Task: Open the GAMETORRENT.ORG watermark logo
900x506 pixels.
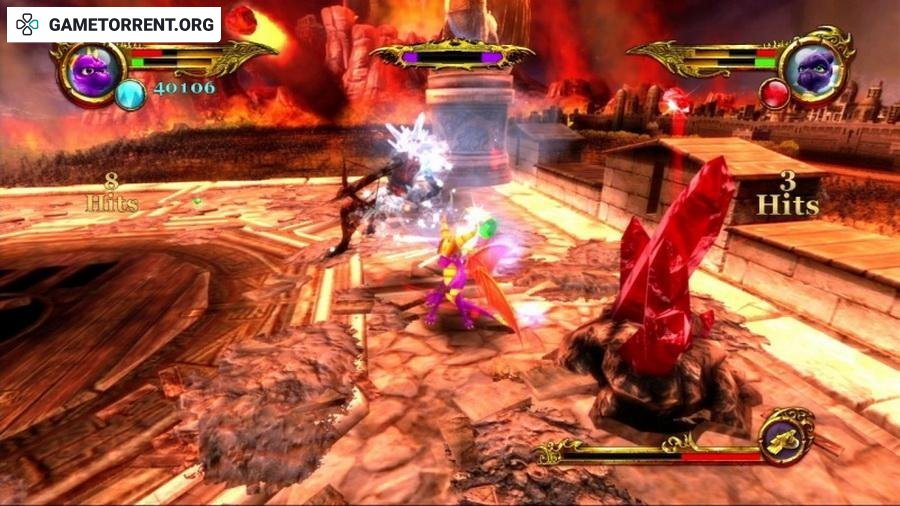Action: (113, 24)
